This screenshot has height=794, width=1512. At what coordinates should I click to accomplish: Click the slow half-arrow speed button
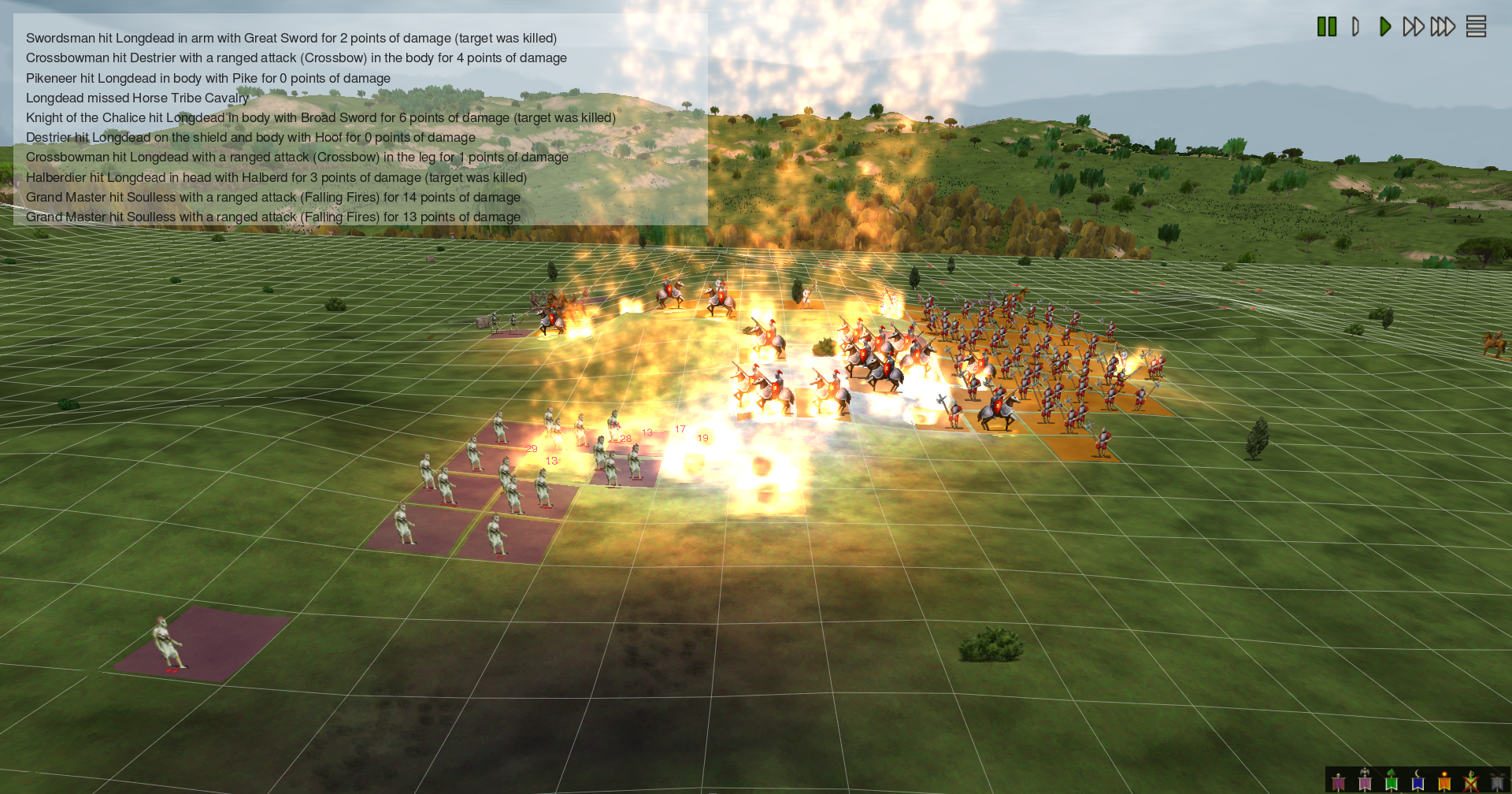click(x=1355, y=27)
